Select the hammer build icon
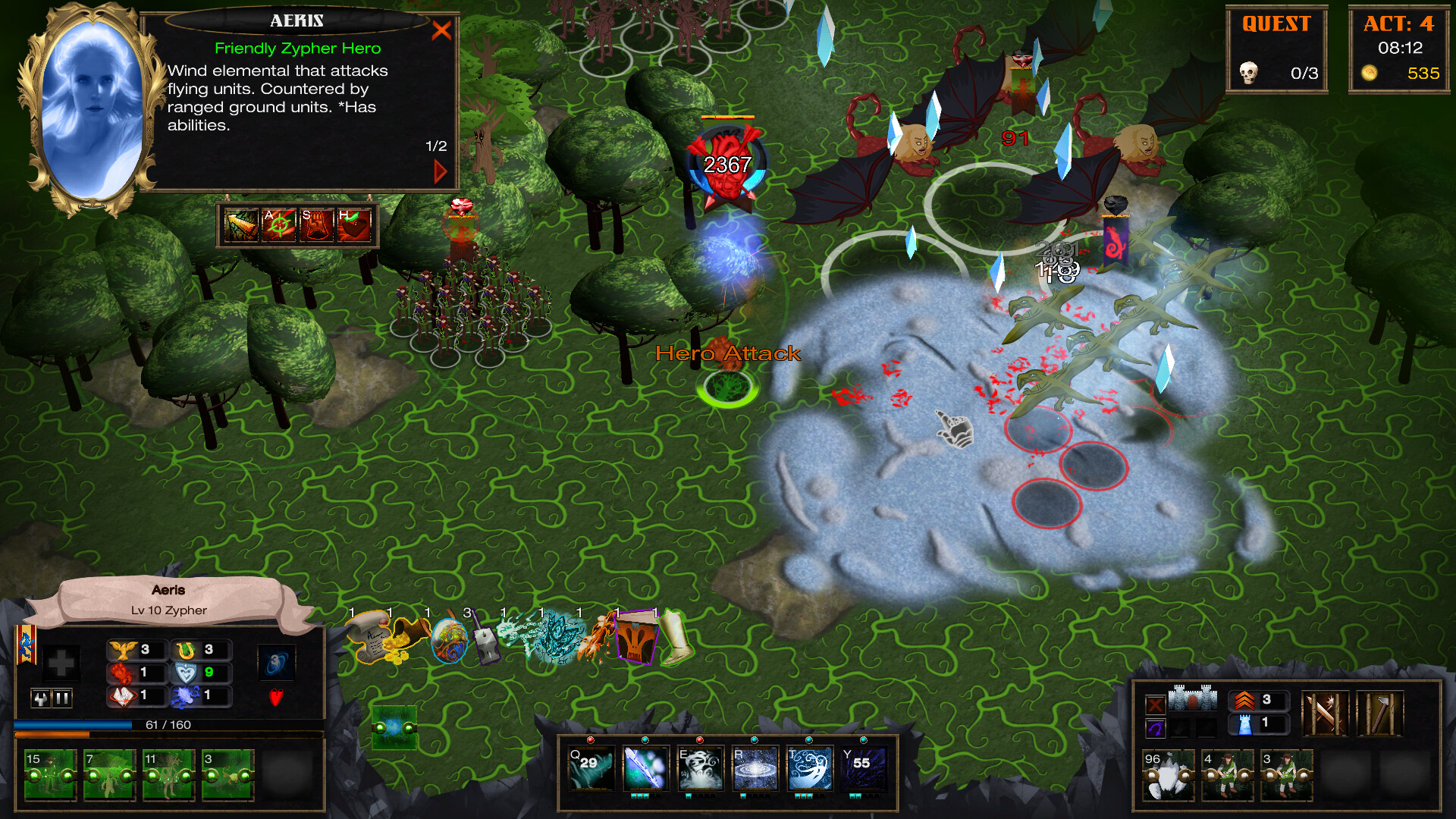The width and height of the screenshot is (1456, 819). (x=1380, y=714)
